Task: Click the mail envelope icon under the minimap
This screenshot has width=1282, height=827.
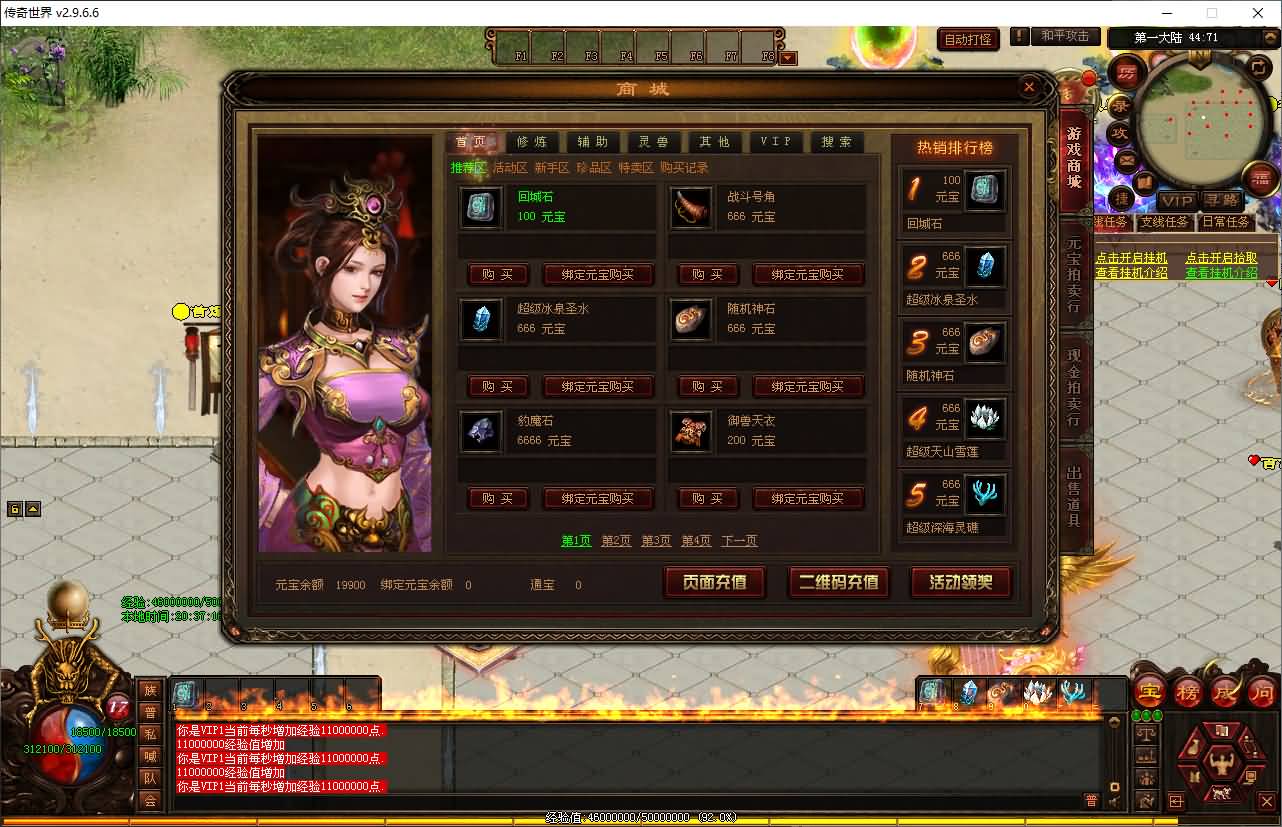Action: pyautogui.click(x=1124, y=159)
